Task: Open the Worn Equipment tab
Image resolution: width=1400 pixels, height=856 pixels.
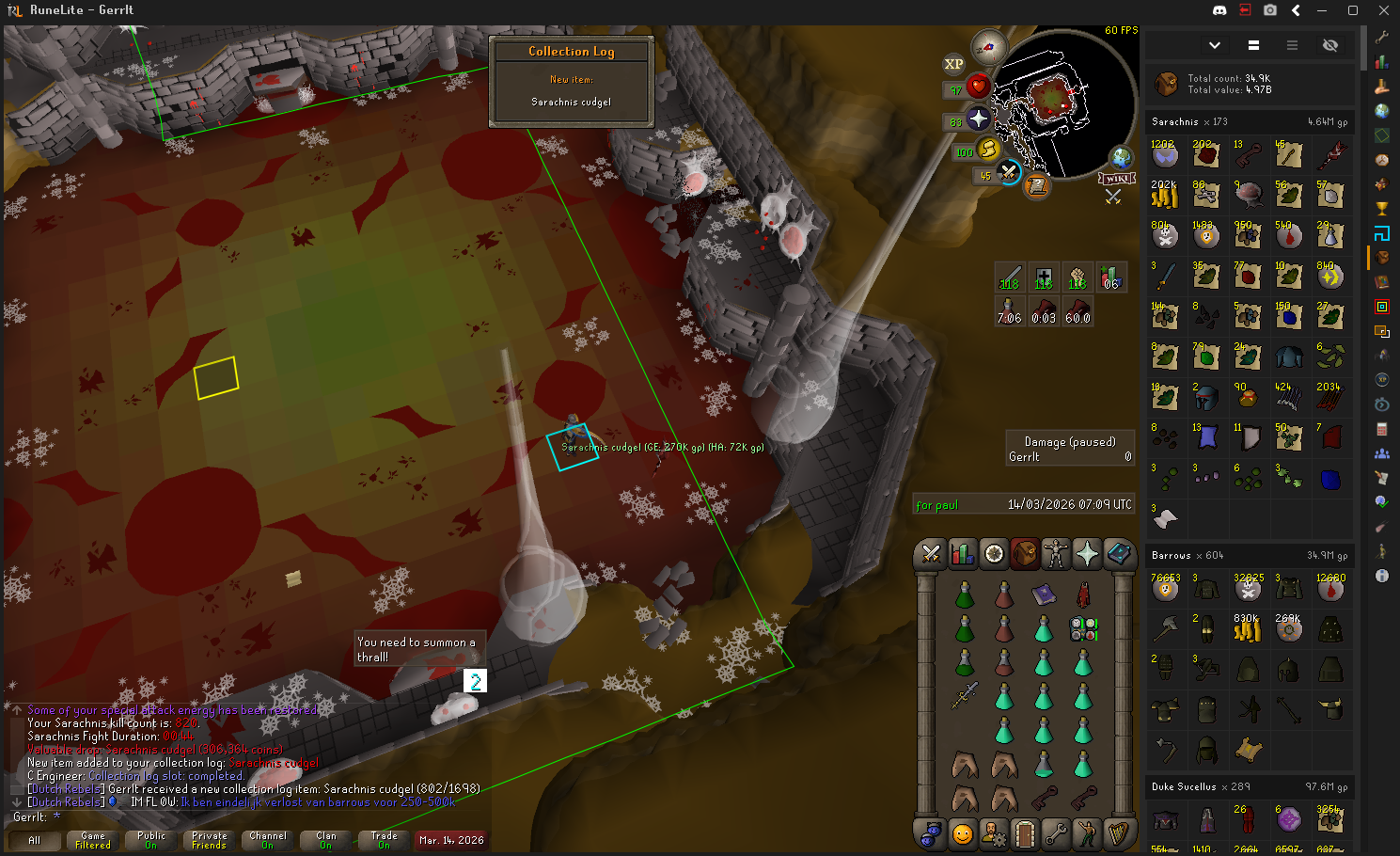Action: click(x=1056, y=554)
